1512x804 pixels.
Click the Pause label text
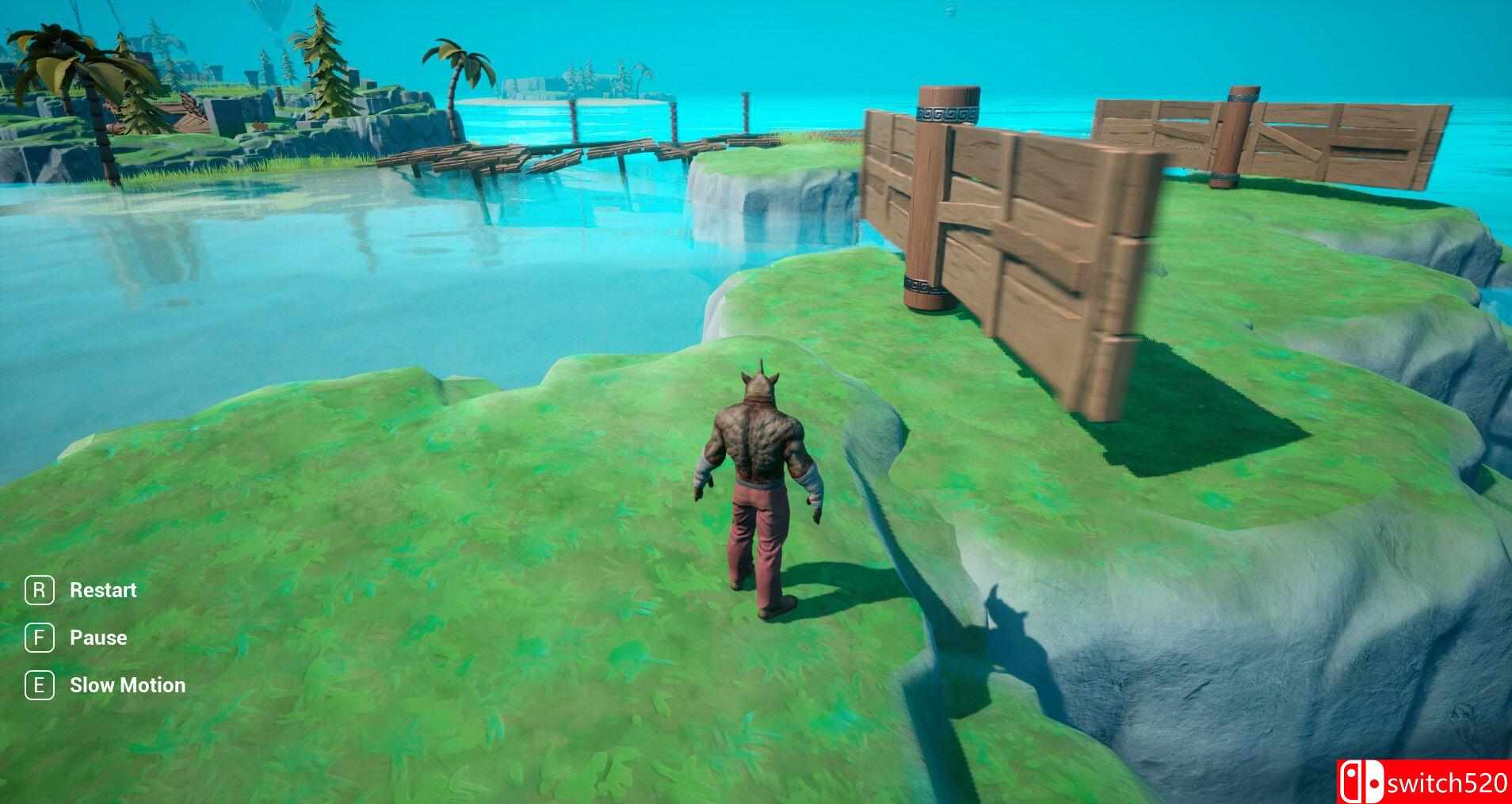(97, 637)
